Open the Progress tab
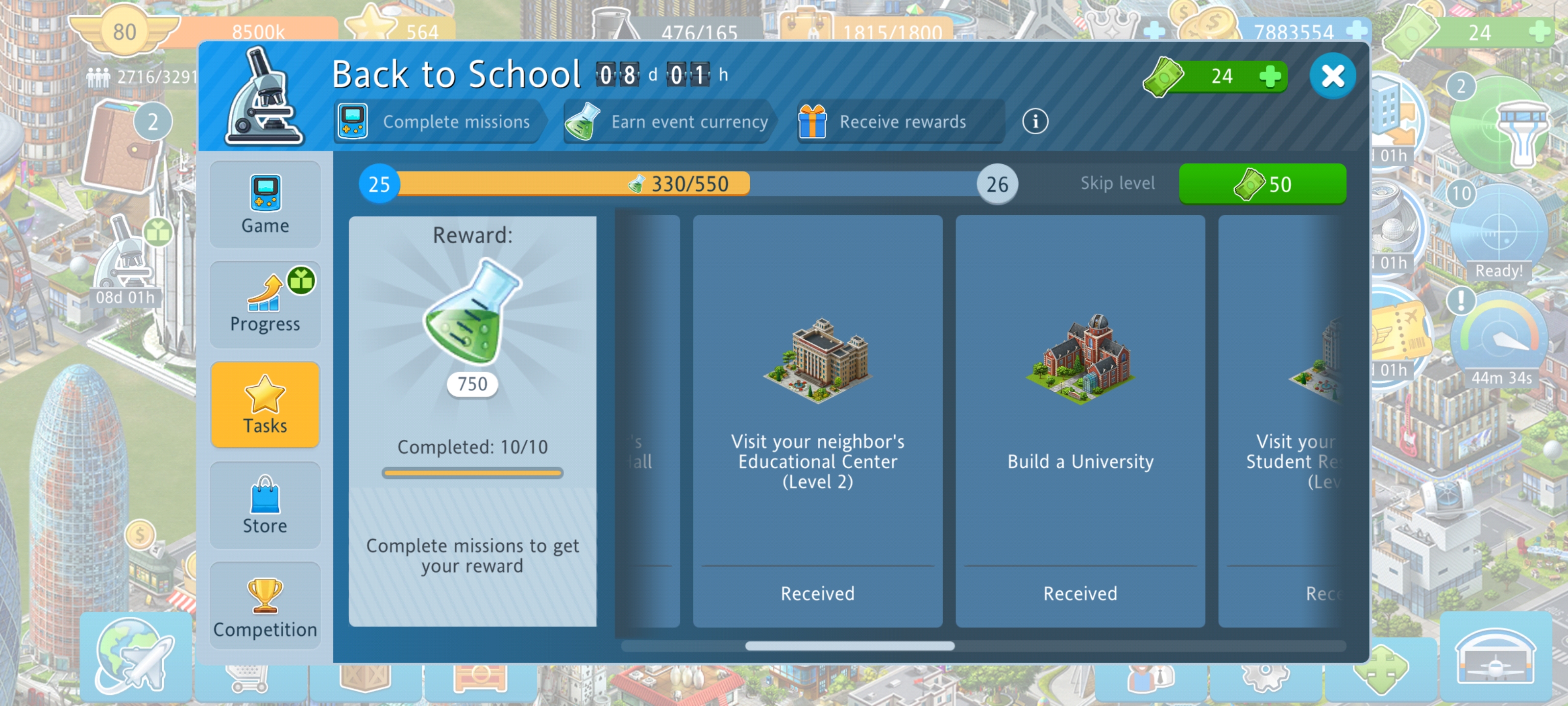The width and height of the screenshot is (1568, 706). [x=265, y=304]
